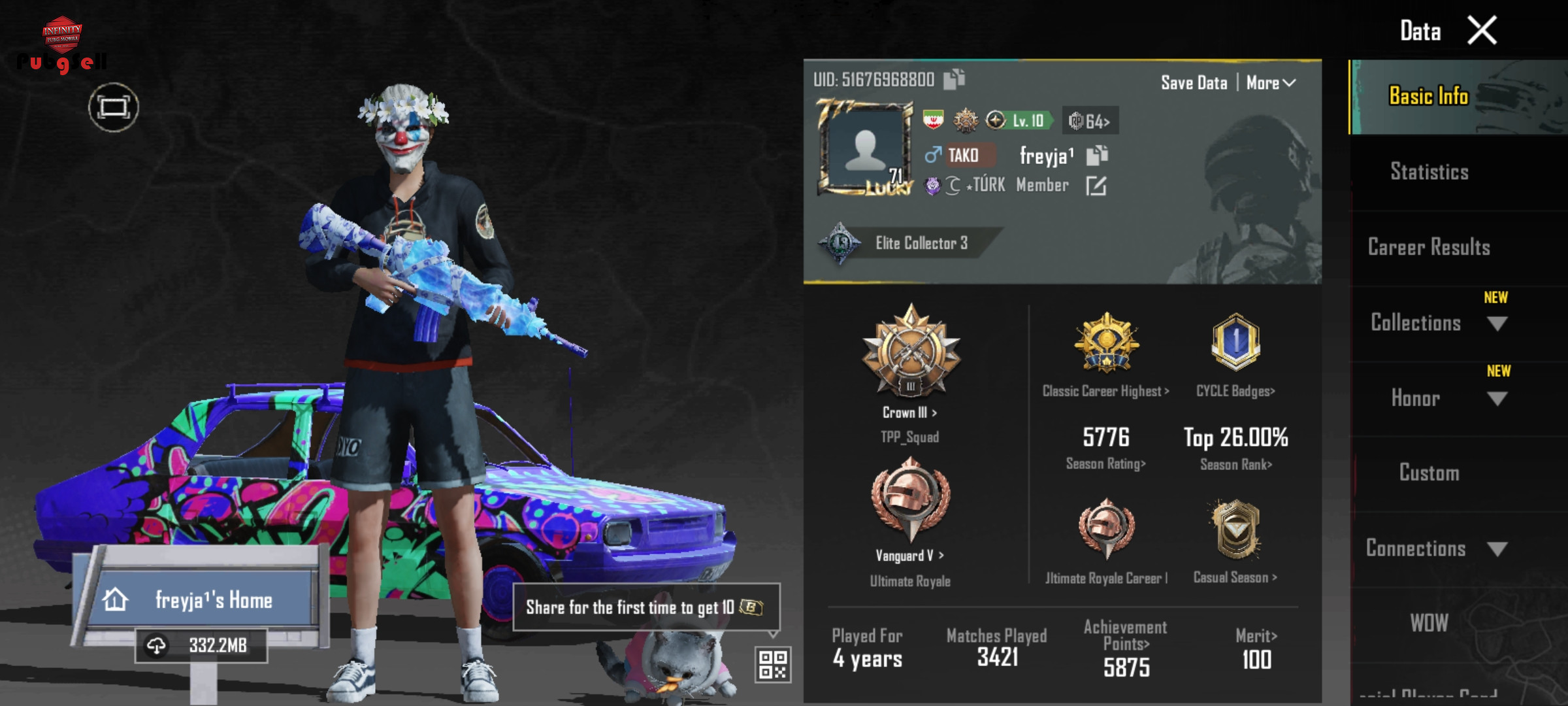Image resolution: width=1568 pixels, height=706 pixels.
Task: Click Save Data
Action: coord(1194,83)
